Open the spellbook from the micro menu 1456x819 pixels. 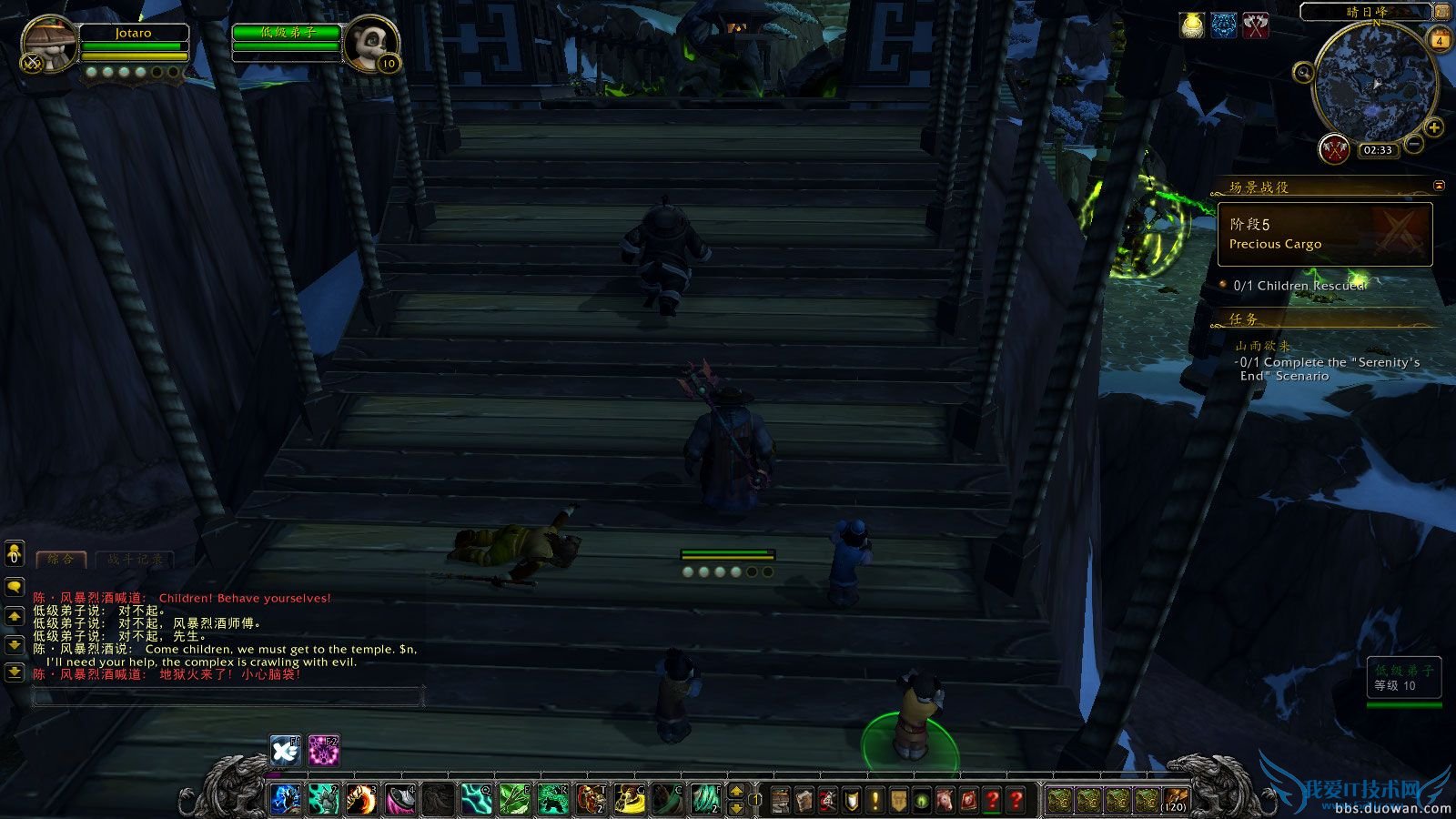pos(804,801)
